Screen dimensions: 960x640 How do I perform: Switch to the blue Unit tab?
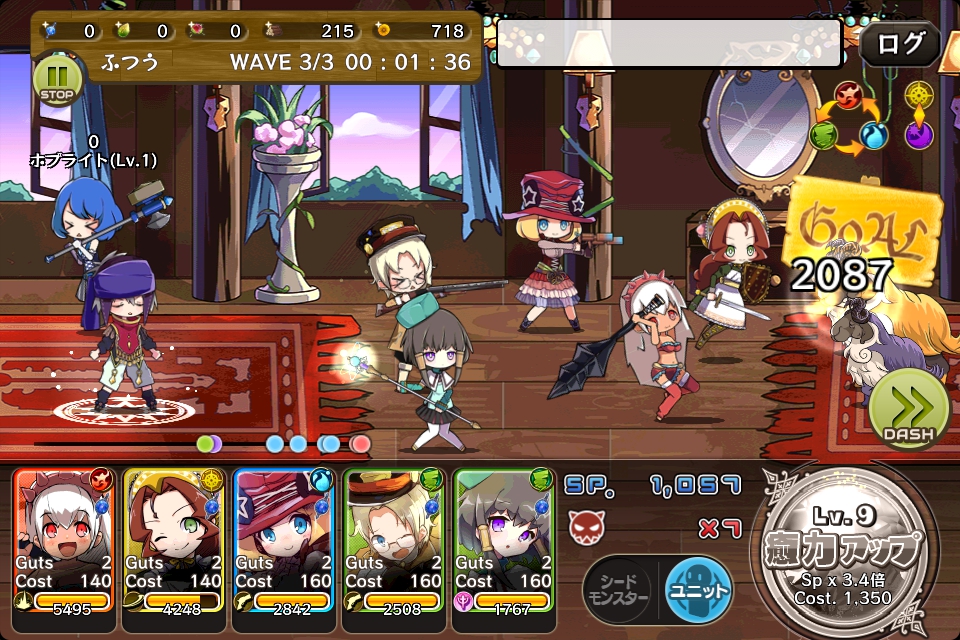pos(699,588)
